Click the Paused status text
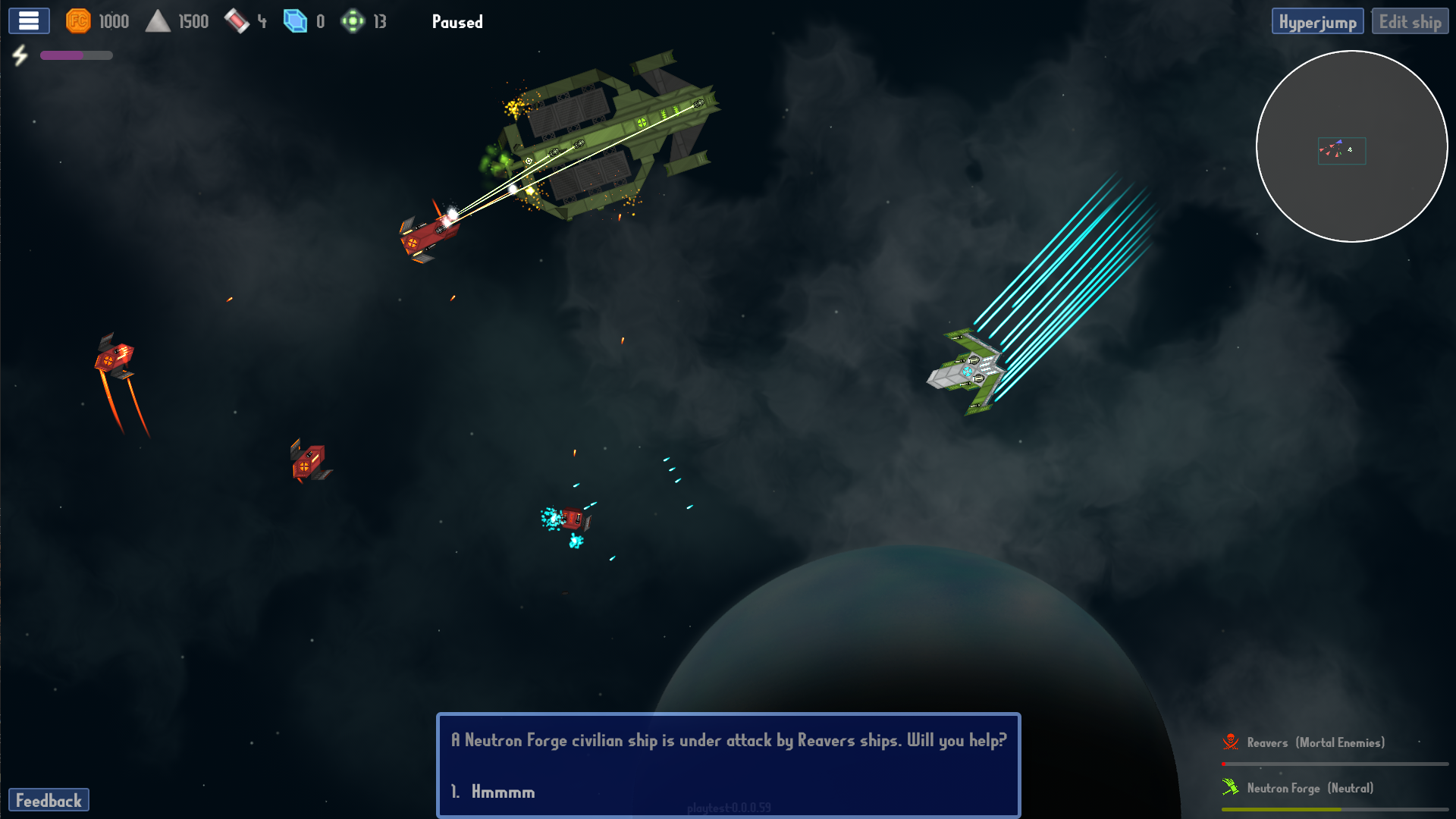Screen dimensions: 1456x819 (x=457, y=22)
